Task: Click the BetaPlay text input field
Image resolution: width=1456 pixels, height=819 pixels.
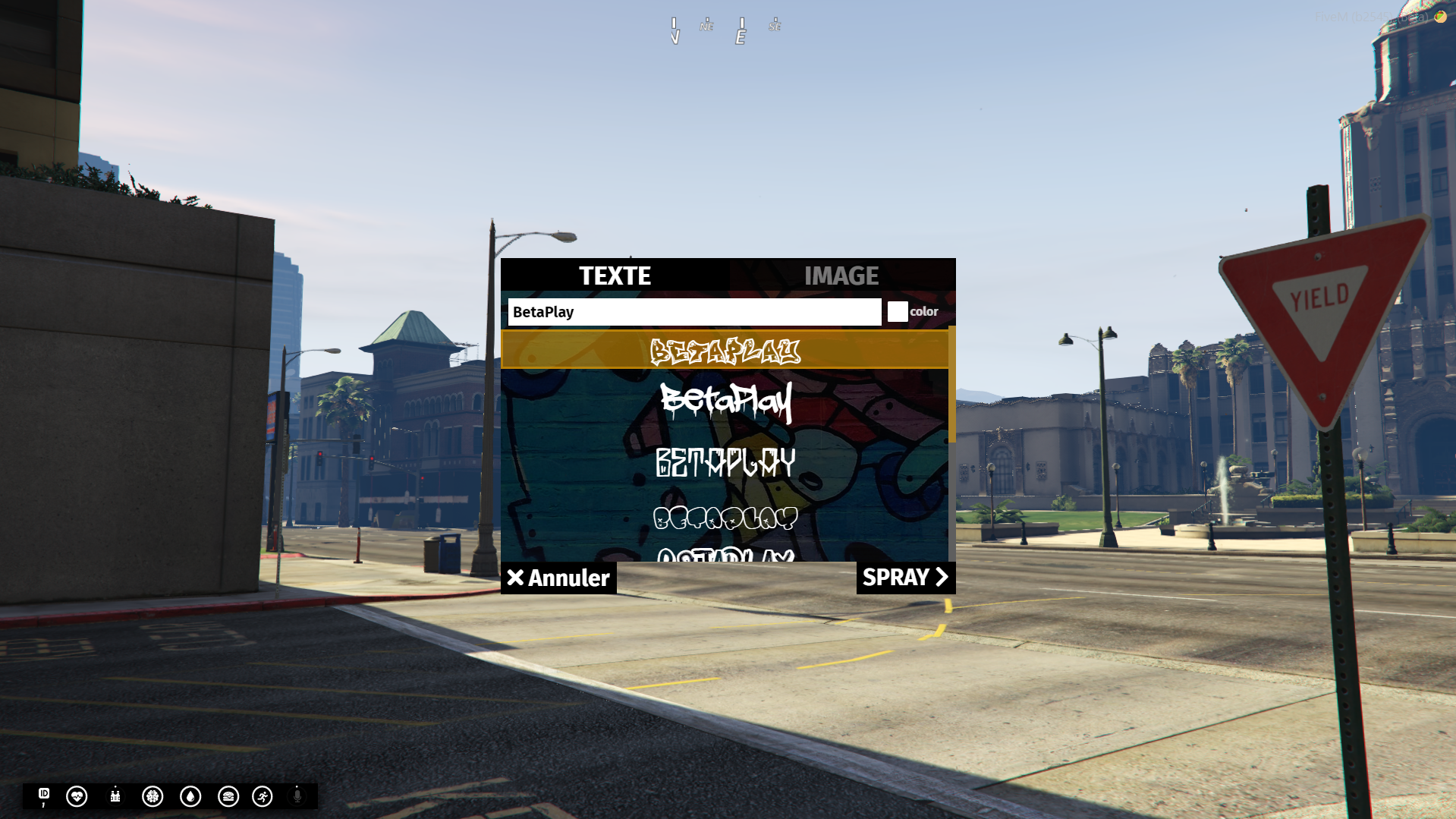Action: [693, 312]
